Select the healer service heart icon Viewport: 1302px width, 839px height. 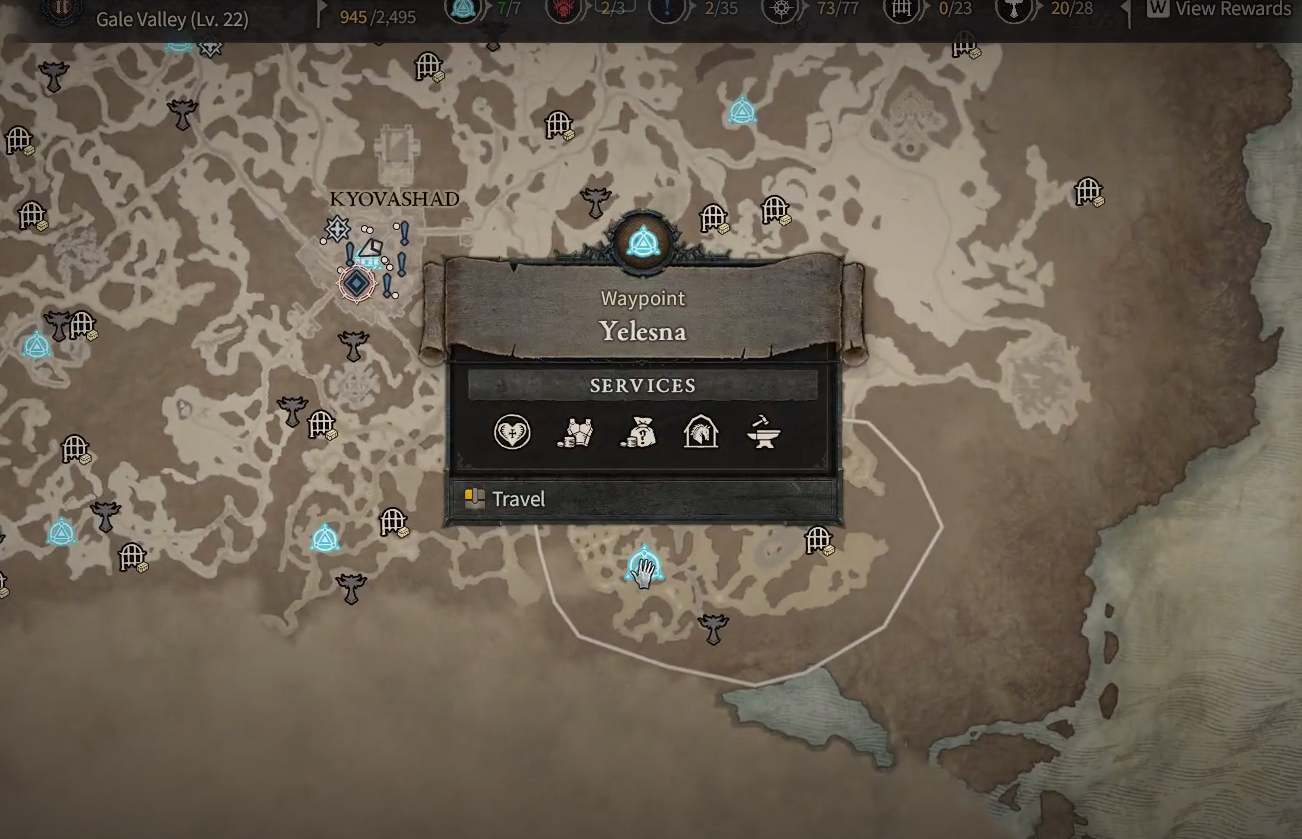(512, 432)
